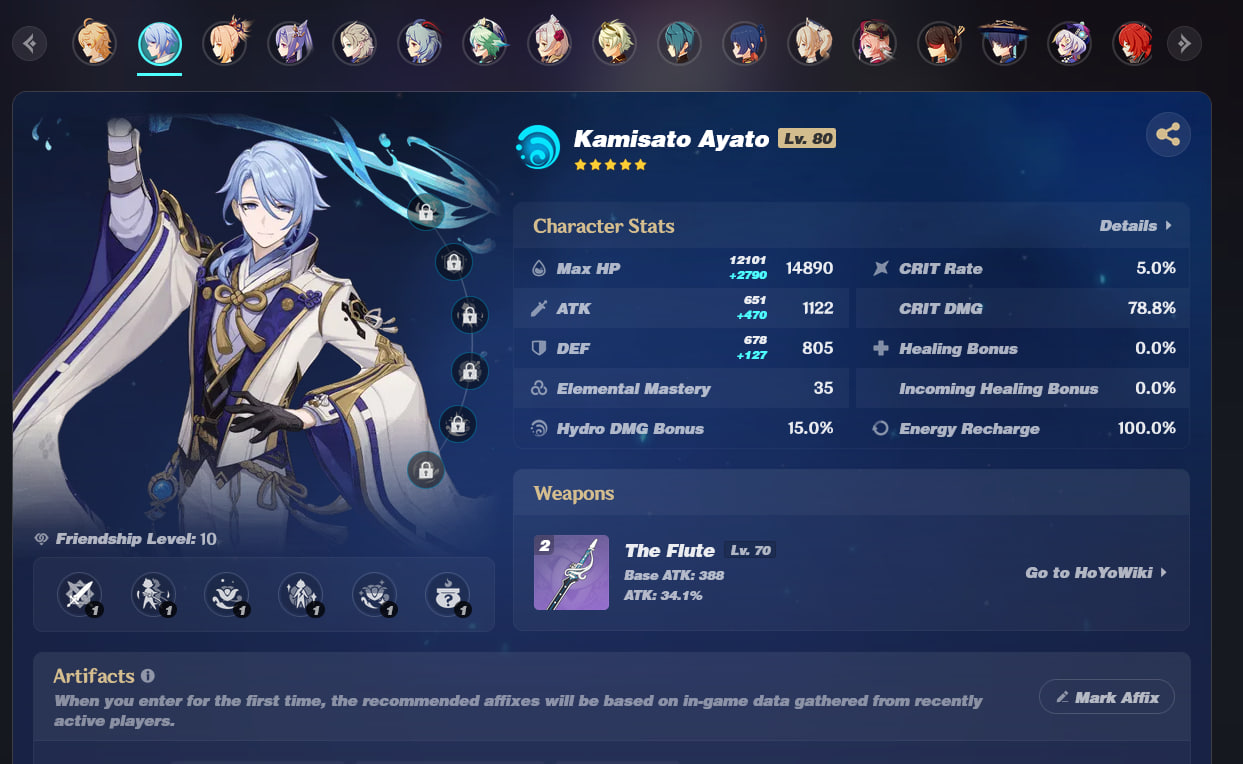Select The Flute weapon thumbnail
1243x764 pixels.
(x=571, y=573)
